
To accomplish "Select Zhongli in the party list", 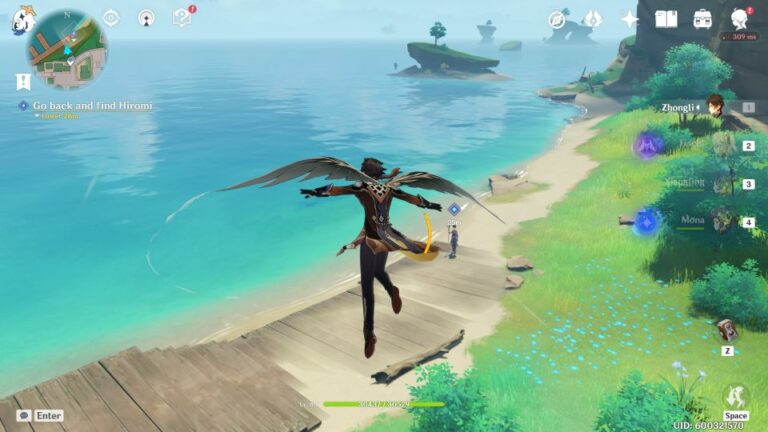I will pyautogui.click(x=715, y=107).
